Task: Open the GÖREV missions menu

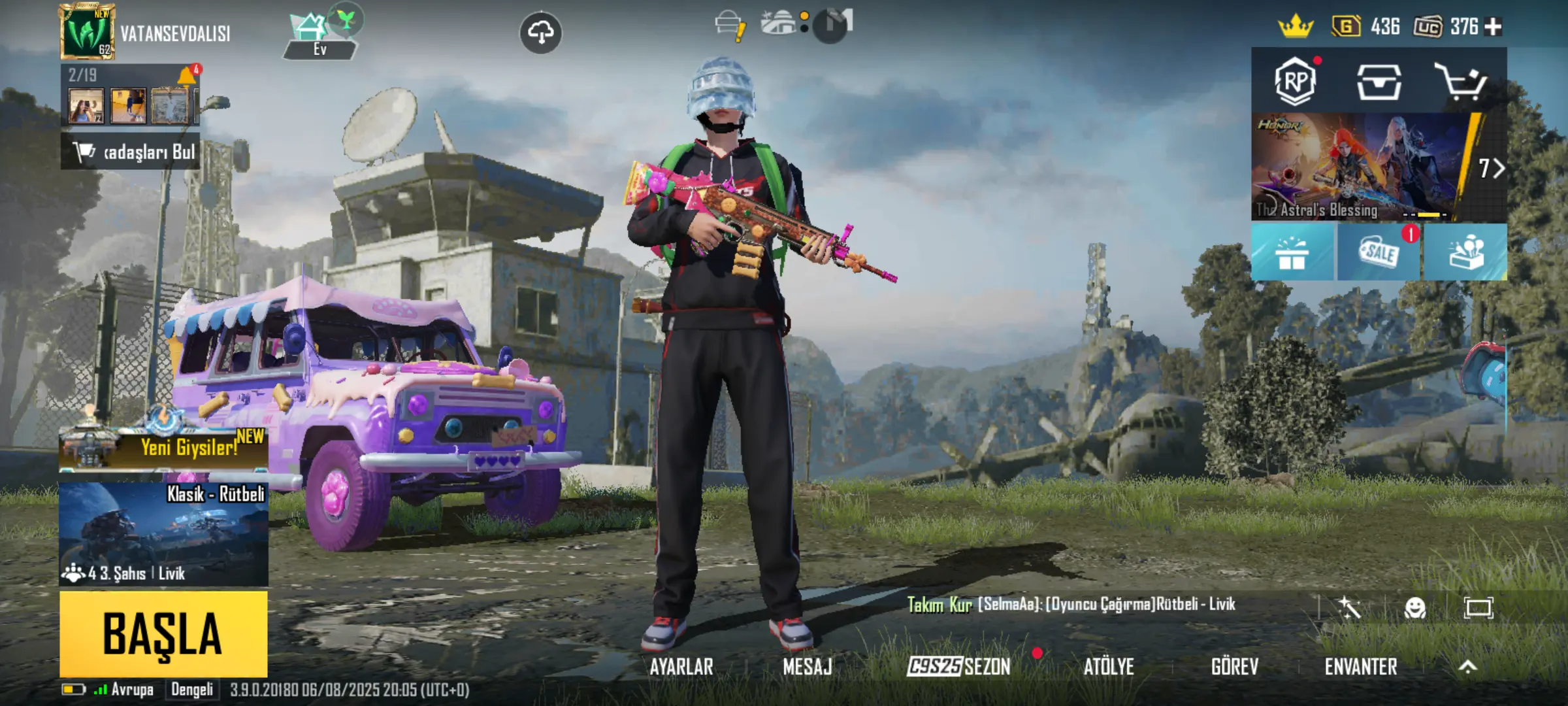Action: (x=1234, y=667)
